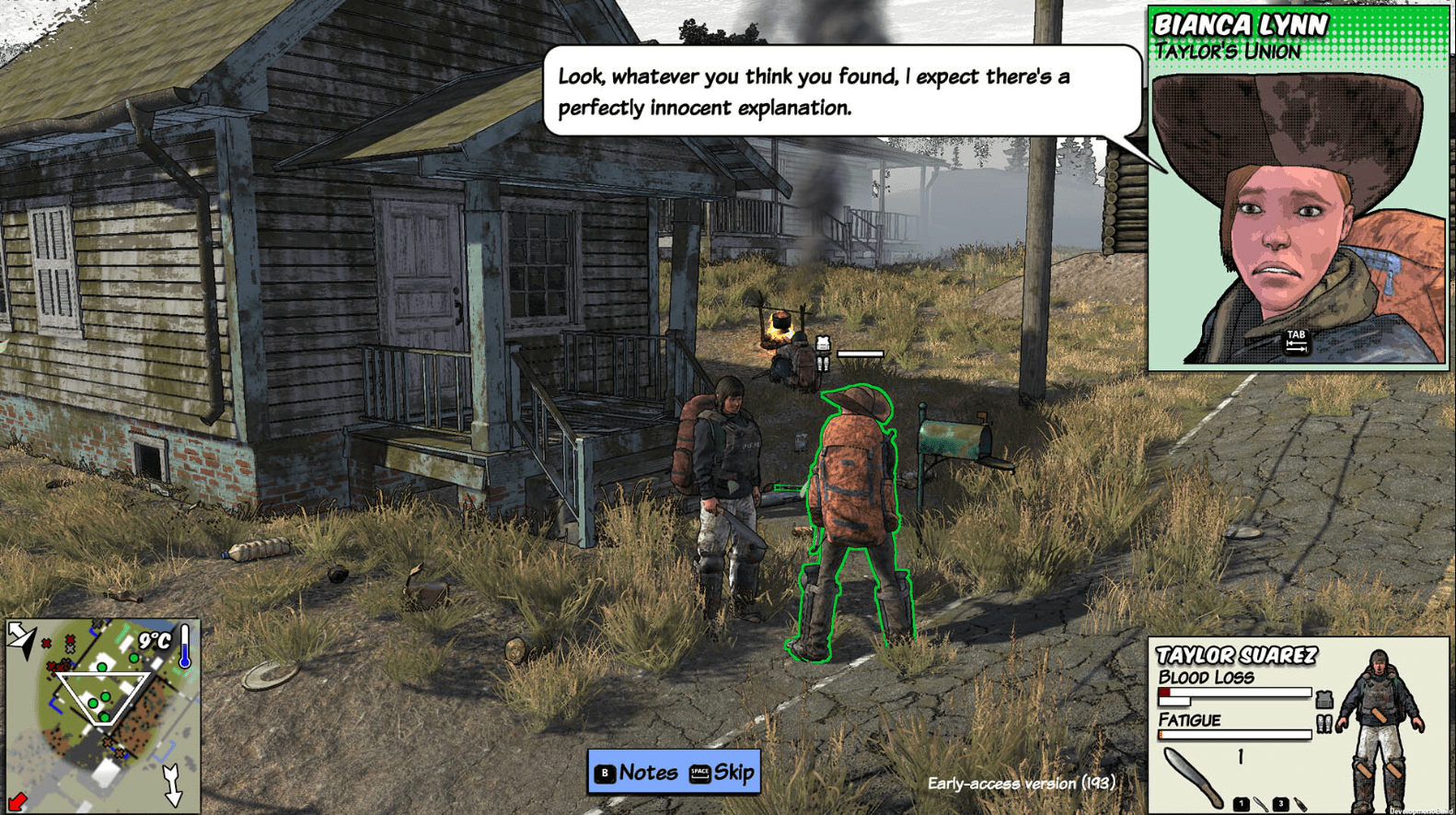Click the red arrow marker on the minimap

pyautogui.click(x=17, y=801)
